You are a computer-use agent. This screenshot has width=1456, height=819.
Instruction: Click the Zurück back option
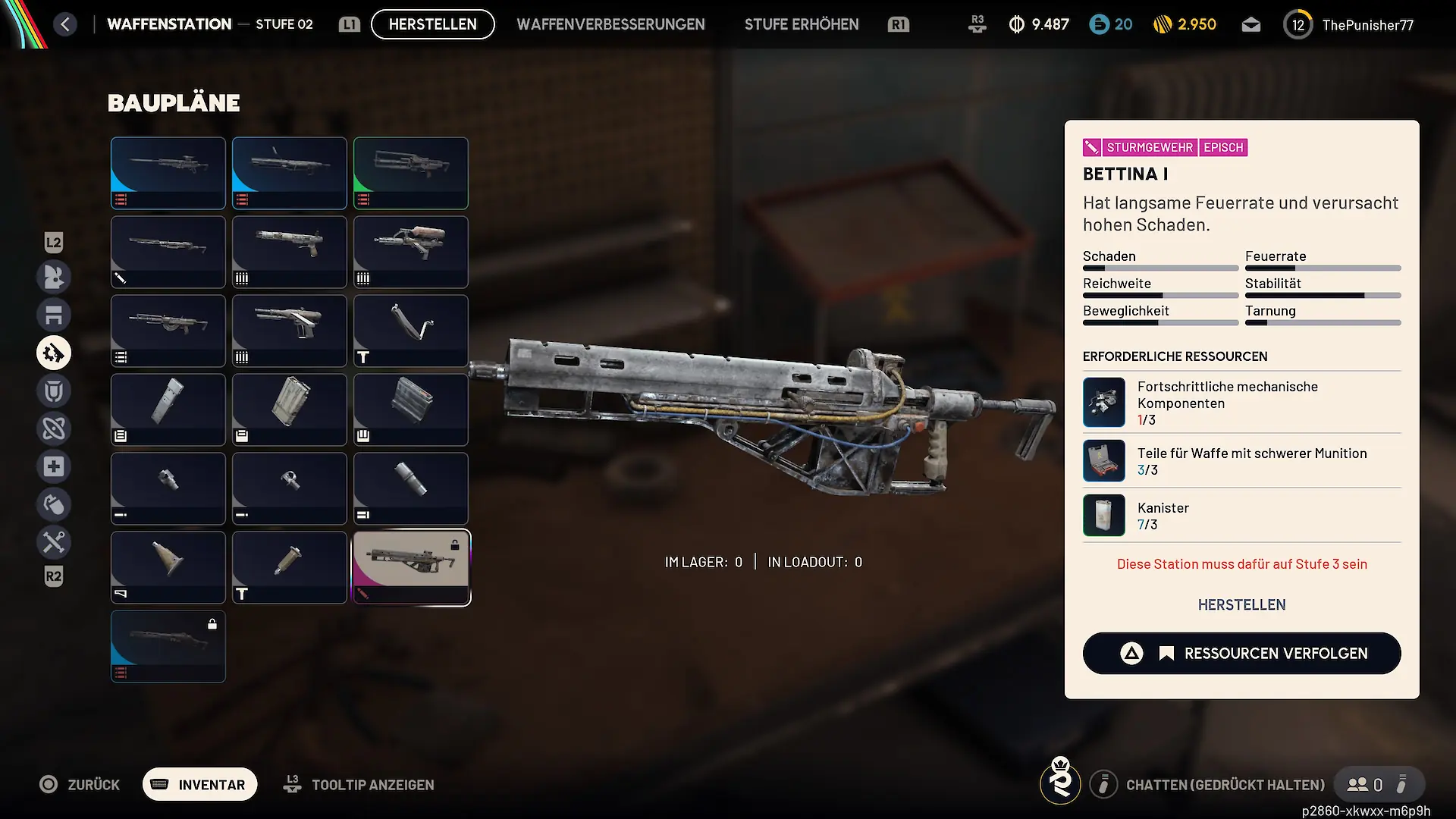pos(80,784)
